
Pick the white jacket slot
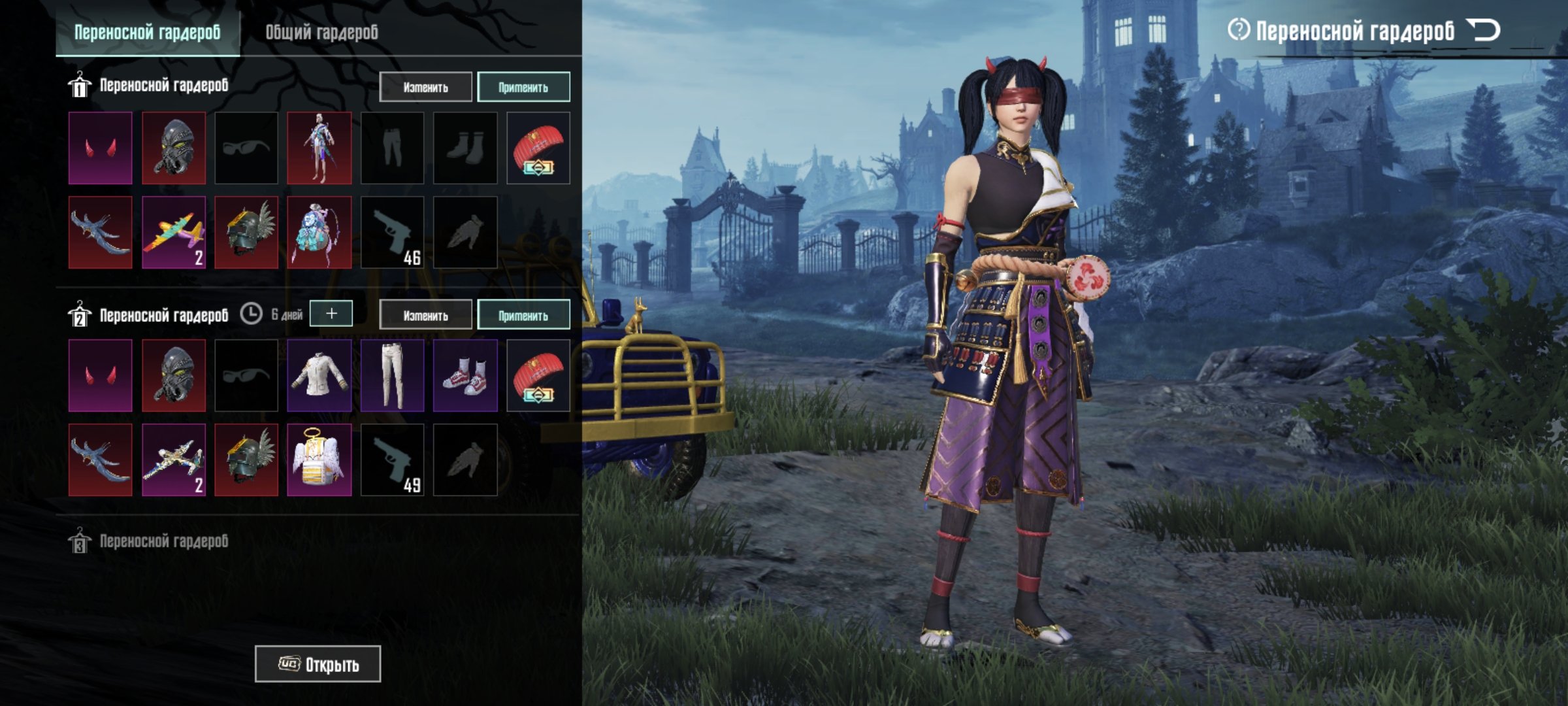pos(319,375)
